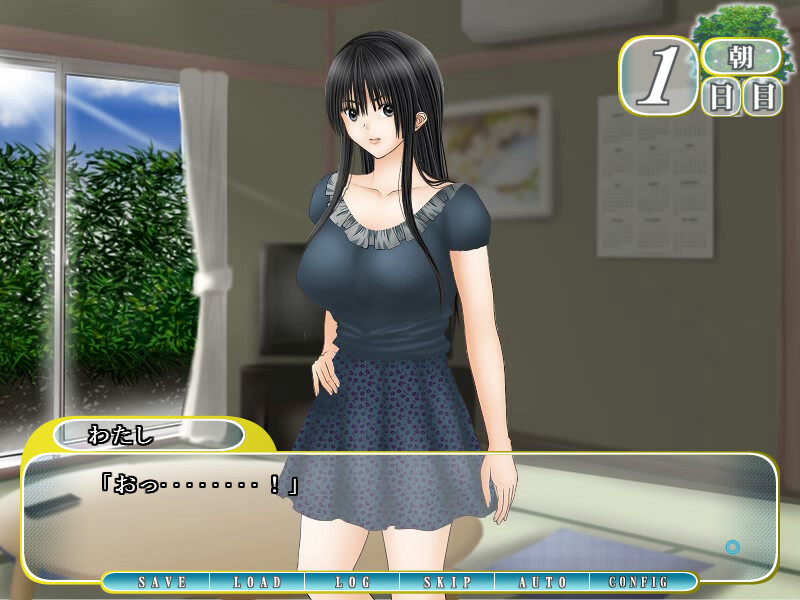Show the dialogue LOG
Image resolution: width=800 pixels, height=600 pixels.
tap(353, 582)
